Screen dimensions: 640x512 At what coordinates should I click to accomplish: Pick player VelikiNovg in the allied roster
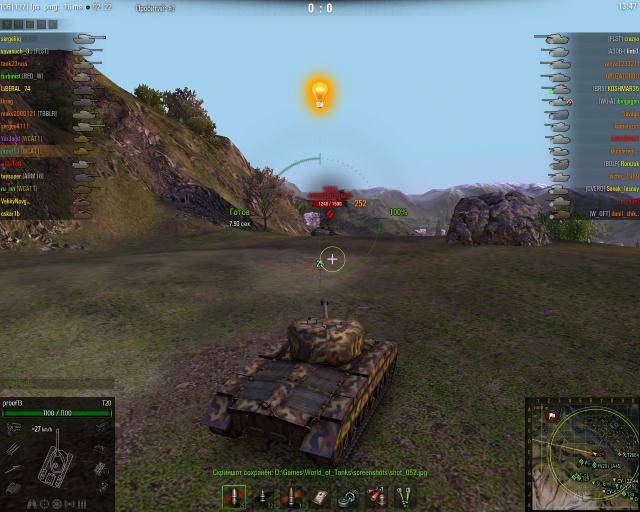18,201
